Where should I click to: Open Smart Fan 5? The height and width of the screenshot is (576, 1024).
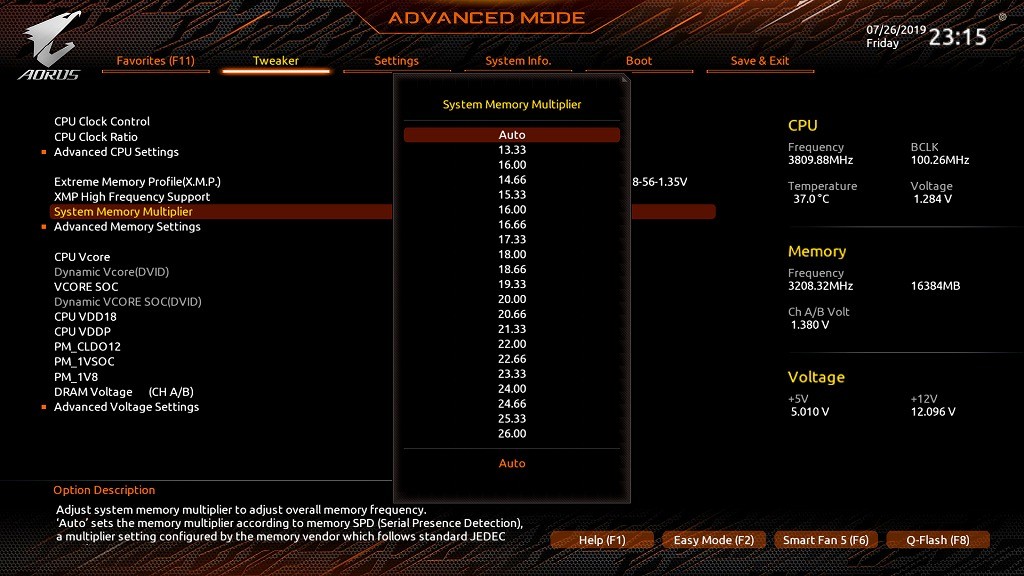coord(826,540)
